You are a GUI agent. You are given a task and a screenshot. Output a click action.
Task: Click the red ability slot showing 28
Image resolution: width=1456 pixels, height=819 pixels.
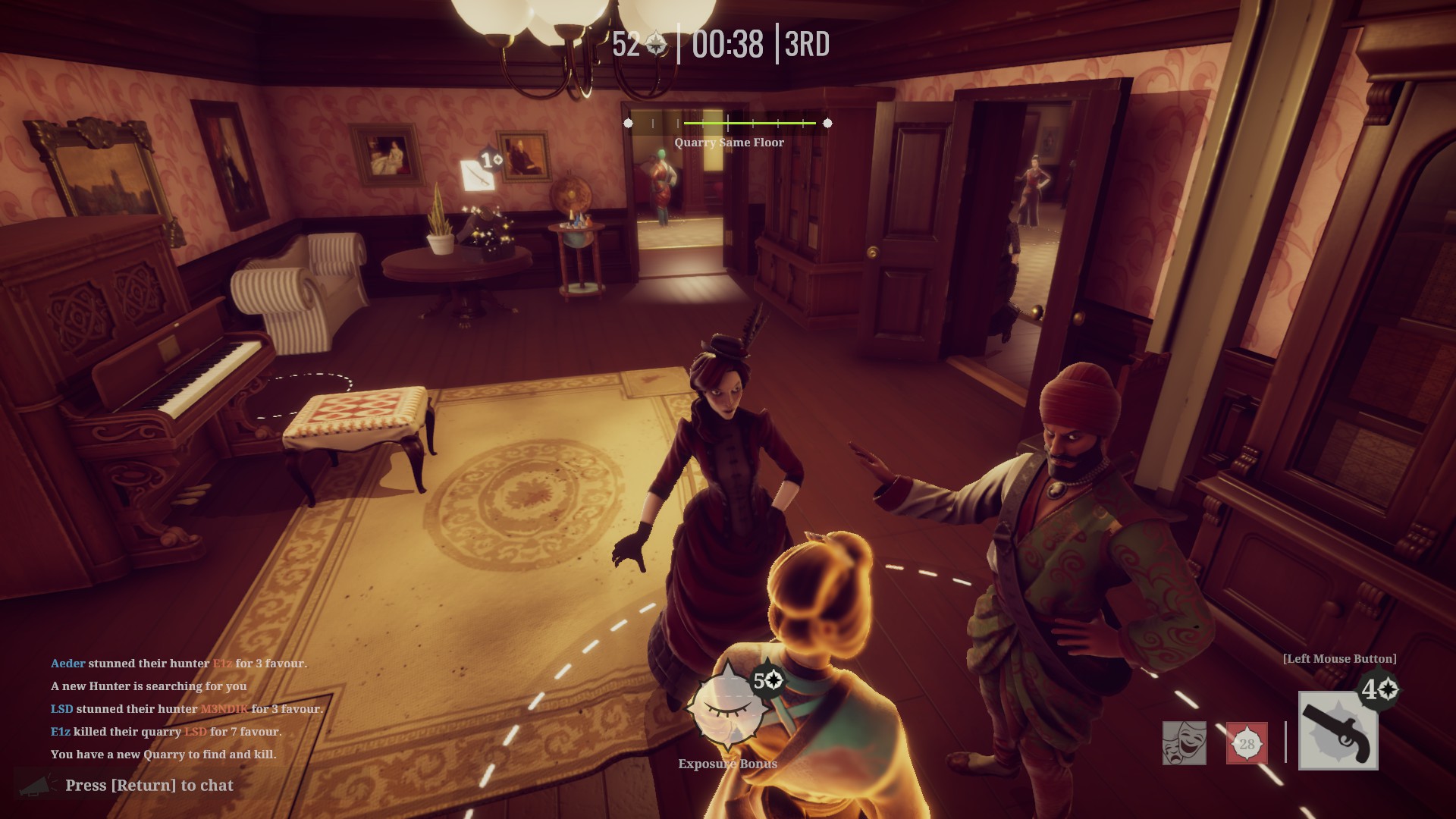(1247, 743)
